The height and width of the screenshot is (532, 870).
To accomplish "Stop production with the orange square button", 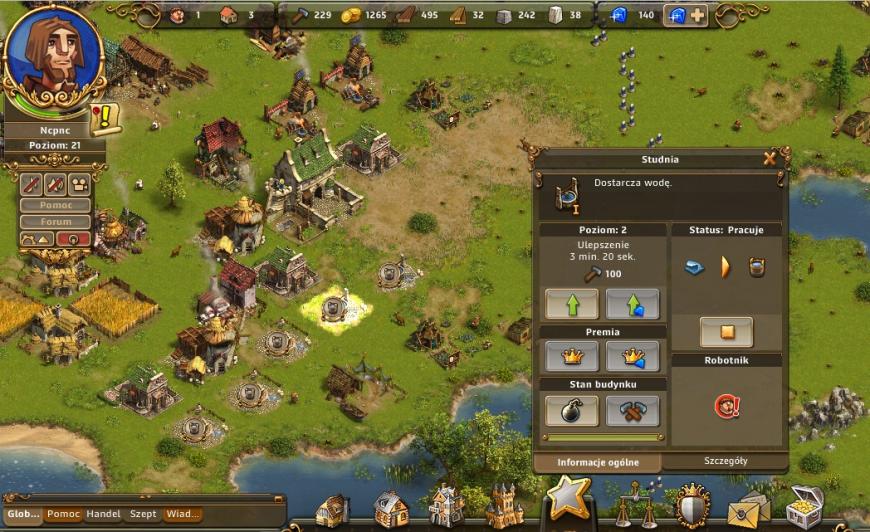I will click(x=726, y=331).
